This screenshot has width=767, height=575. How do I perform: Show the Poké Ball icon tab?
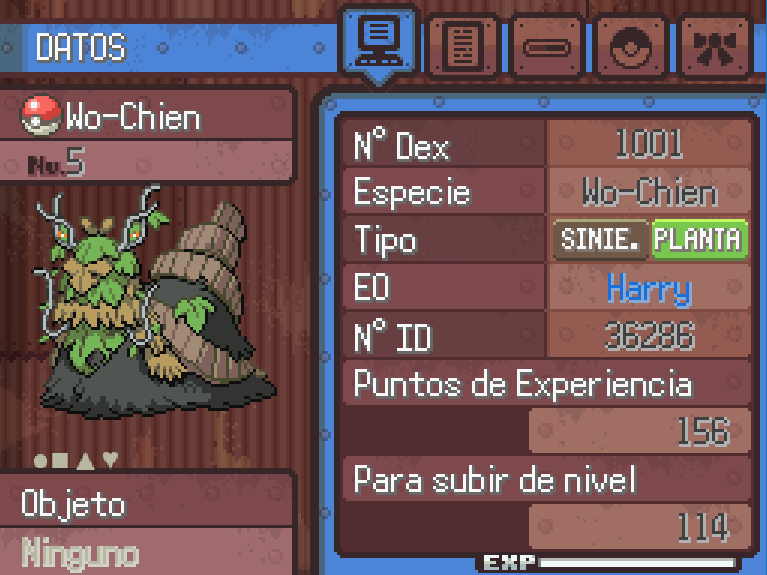(x=632, y=46)
